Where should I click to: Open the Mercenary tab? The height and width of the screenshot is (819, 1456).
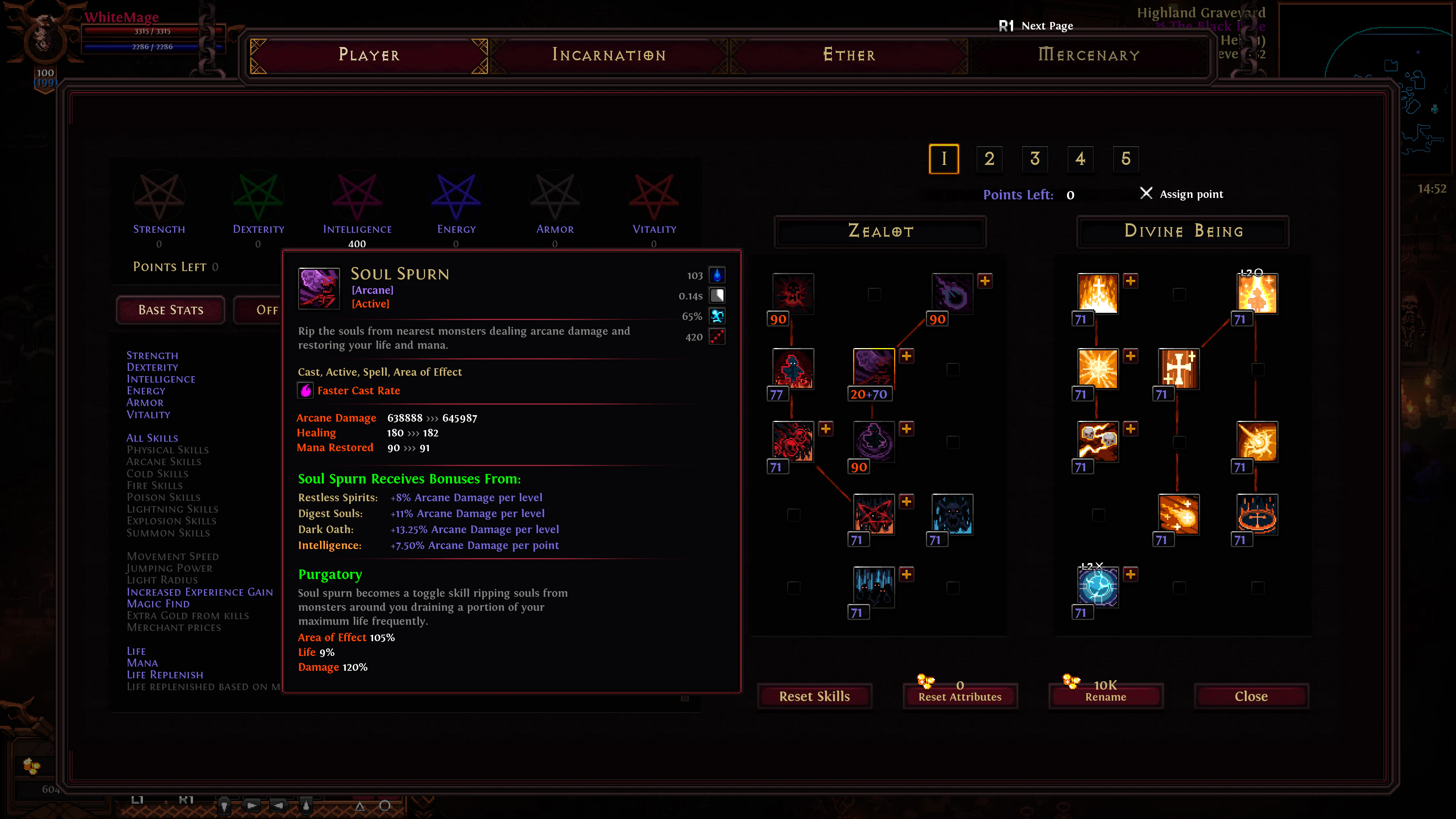point(1089,55)
